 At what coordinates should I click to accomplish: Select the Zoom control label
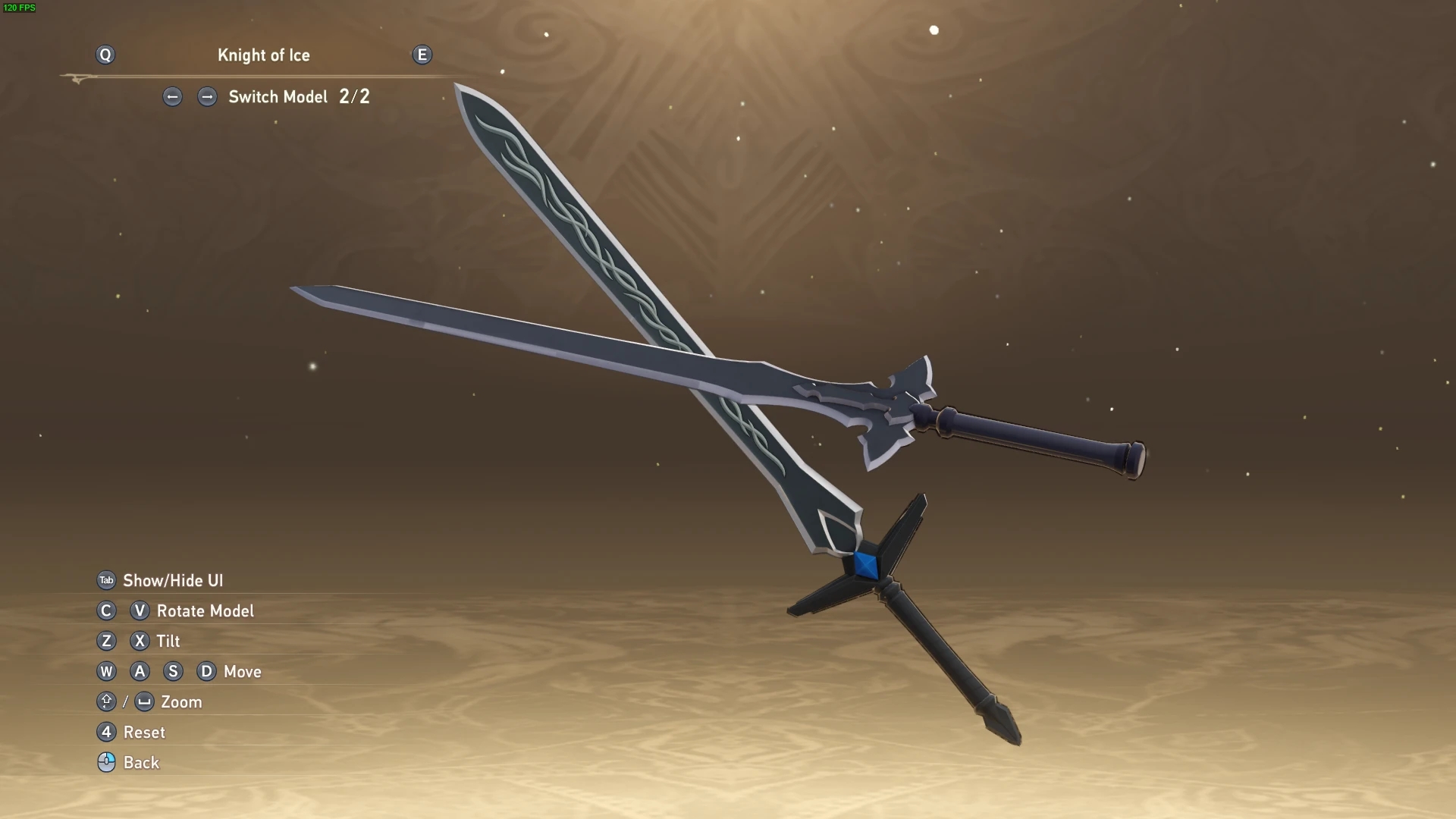tap(181, 702)
